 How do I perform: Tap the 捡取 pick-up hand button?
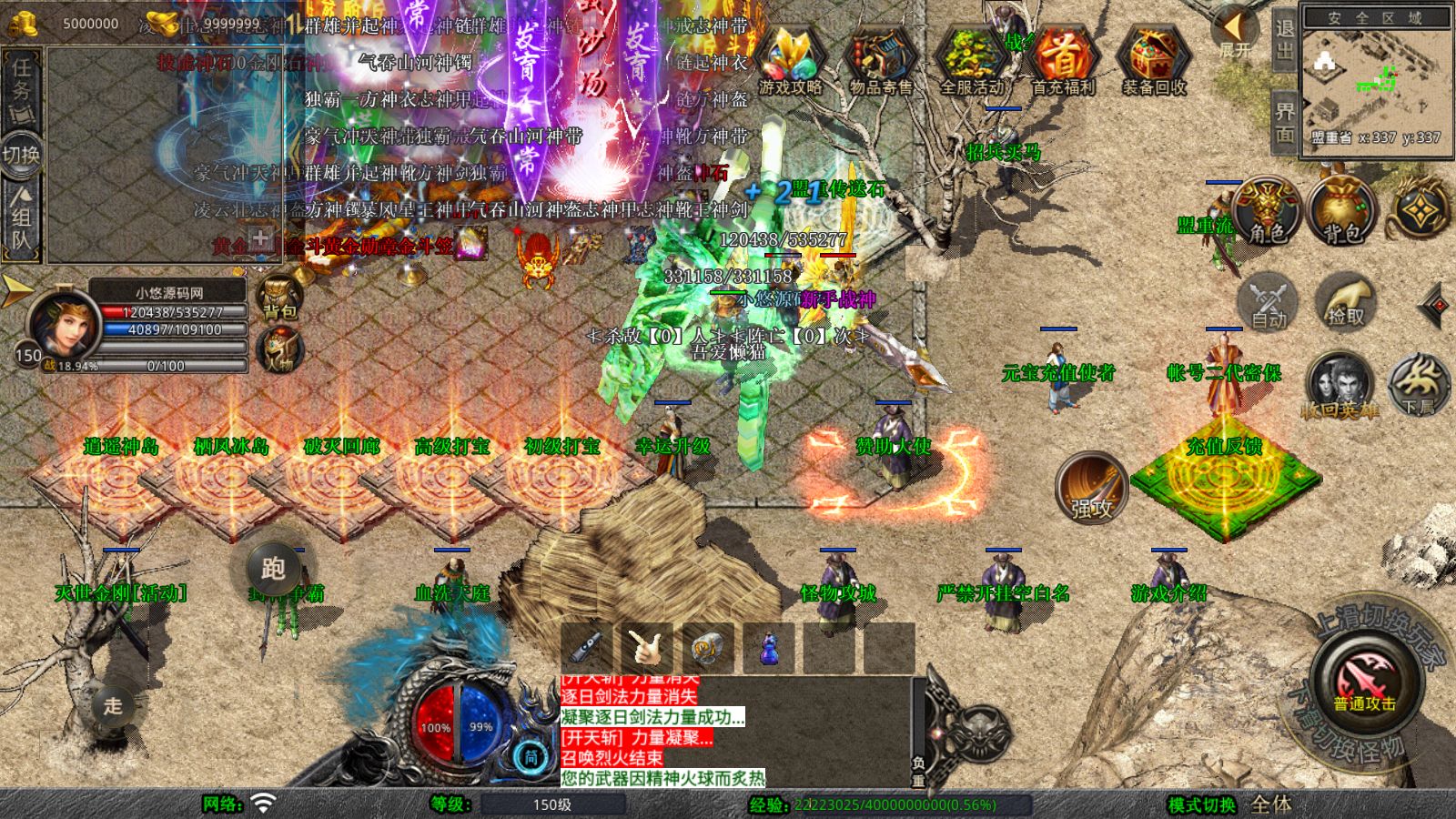[1345, 302]
